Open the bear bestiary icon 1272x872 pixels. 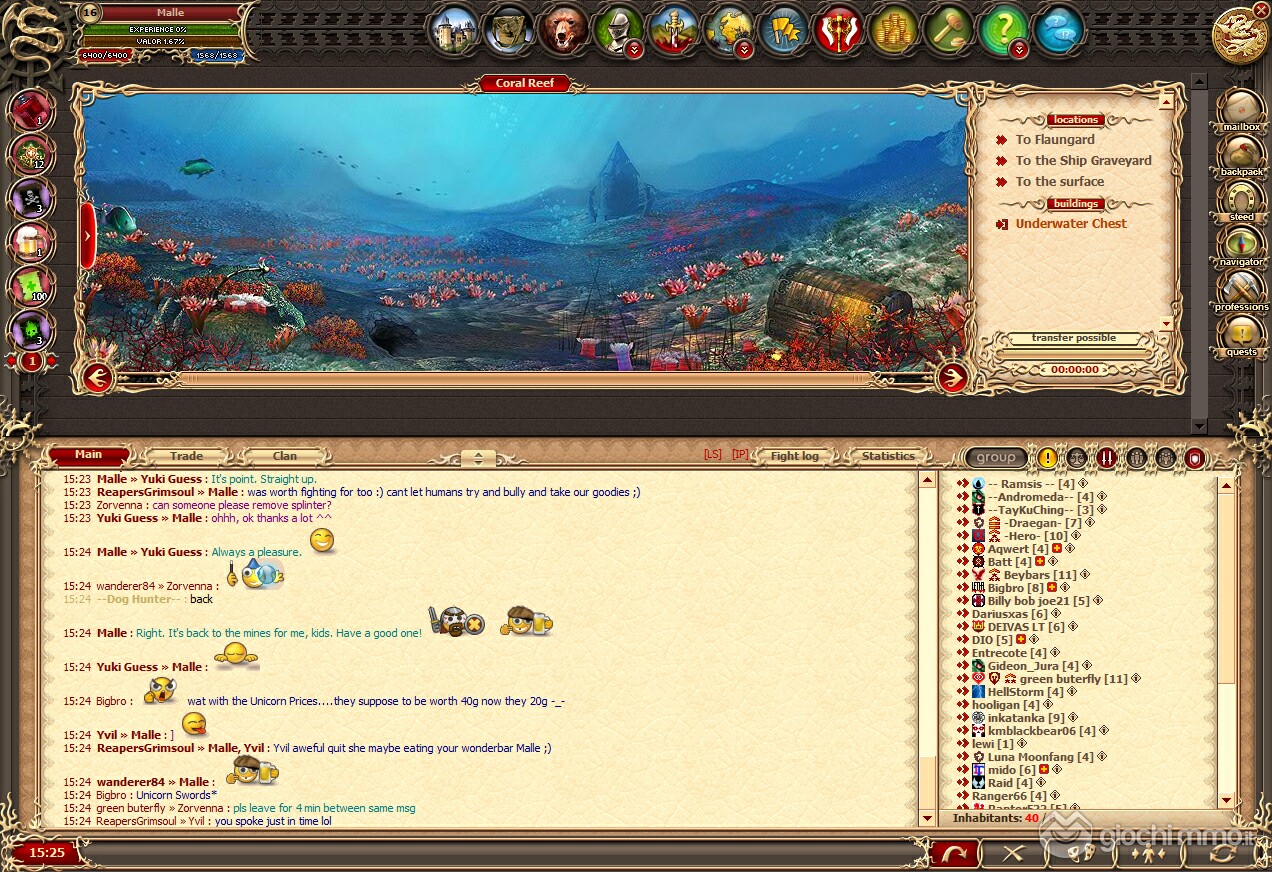coord(565,30)
